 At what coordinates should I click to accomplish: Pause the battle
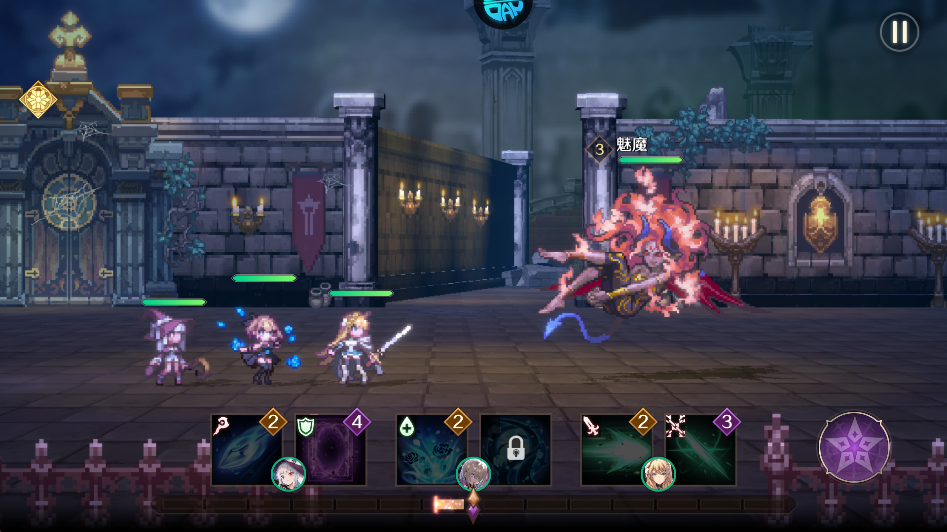(899, 32)
